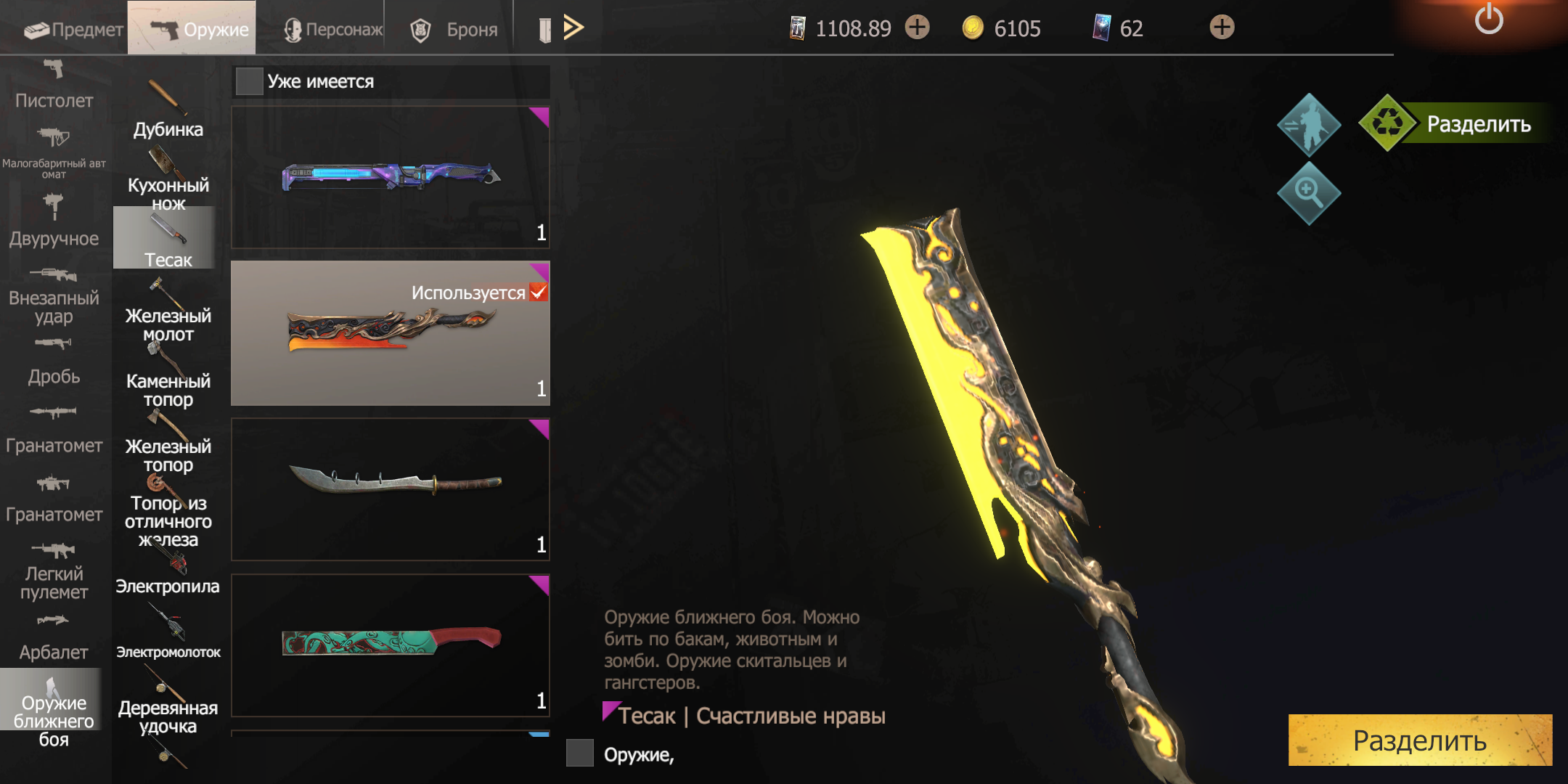Open the Дробь weapon category

pyautogui.click(x=54, y=362)
